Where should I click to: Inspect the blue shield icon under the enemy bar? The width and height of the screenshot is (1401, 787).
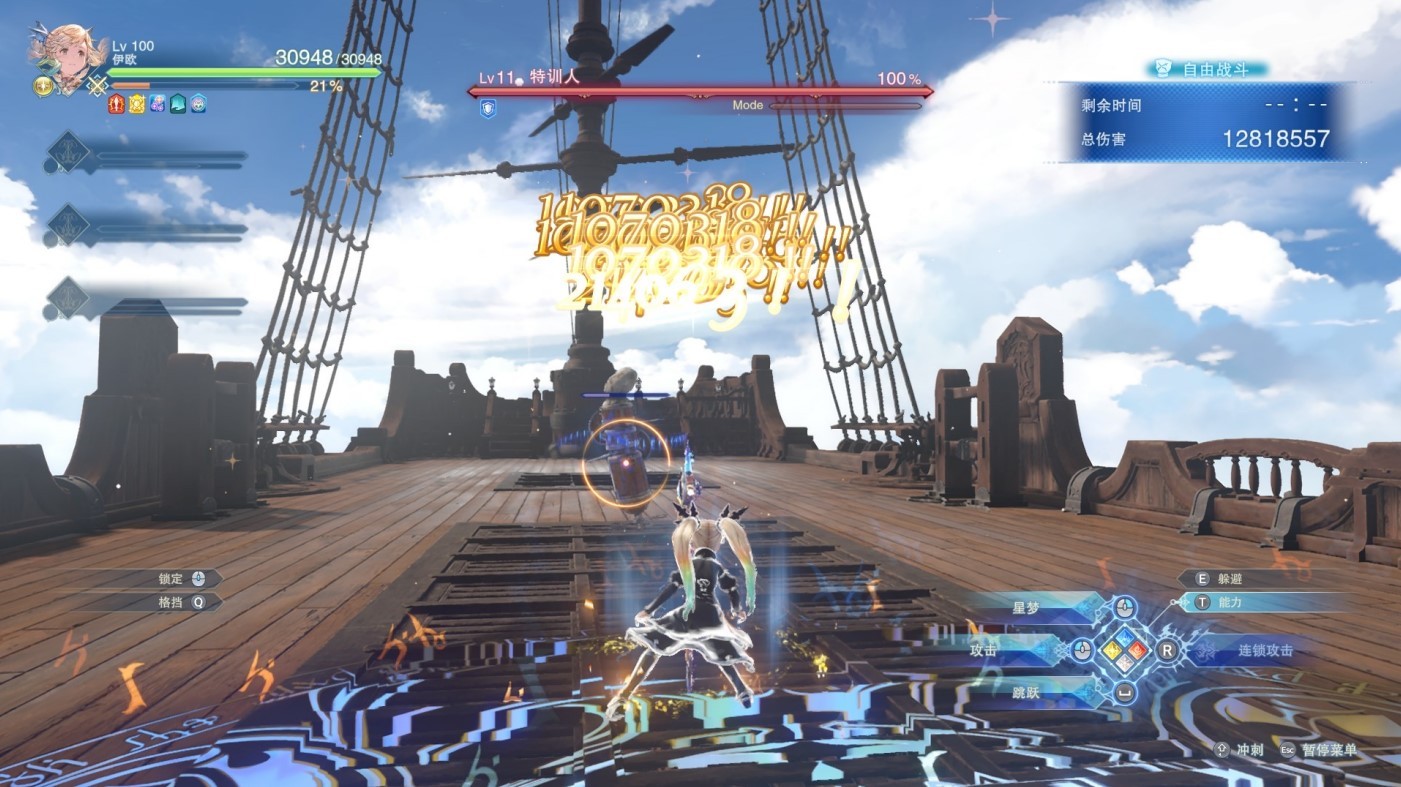click(x=488, y=109)
